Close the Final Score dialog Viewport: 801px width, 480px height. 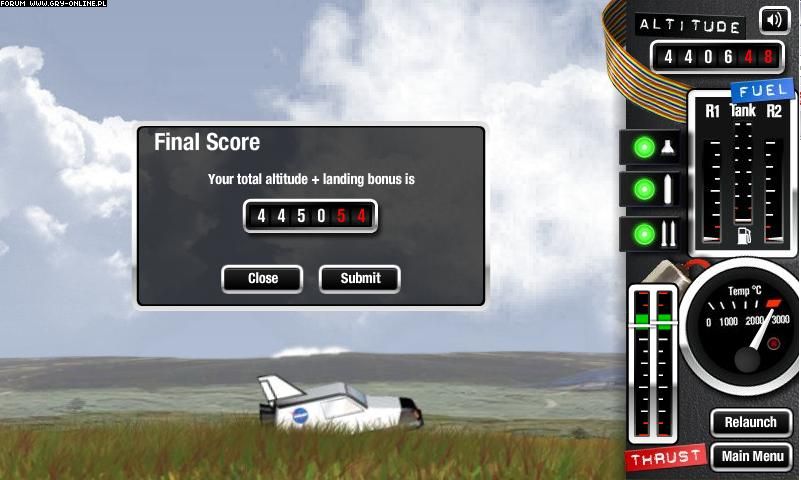[262, 278]
